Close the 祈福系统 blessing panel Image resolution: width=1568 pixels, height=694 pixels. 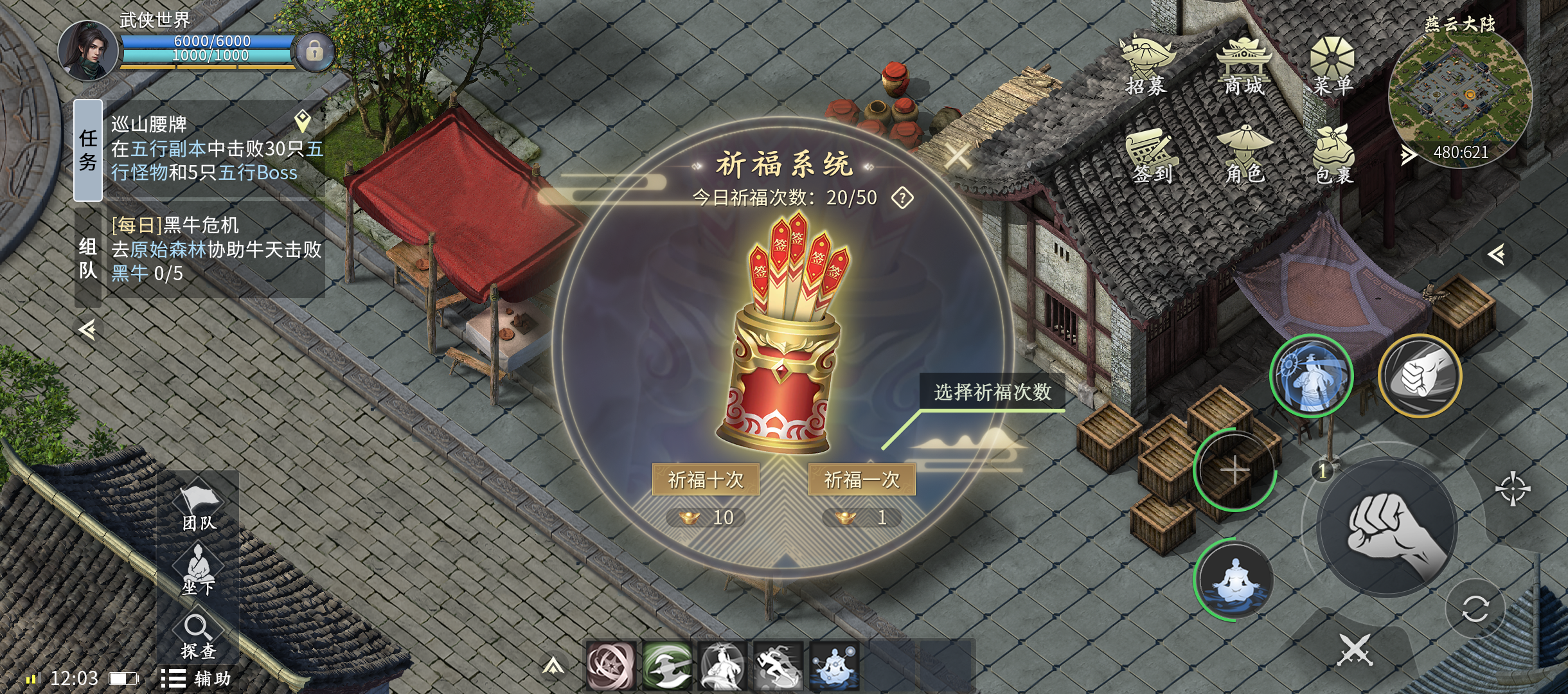coord(958,156)
